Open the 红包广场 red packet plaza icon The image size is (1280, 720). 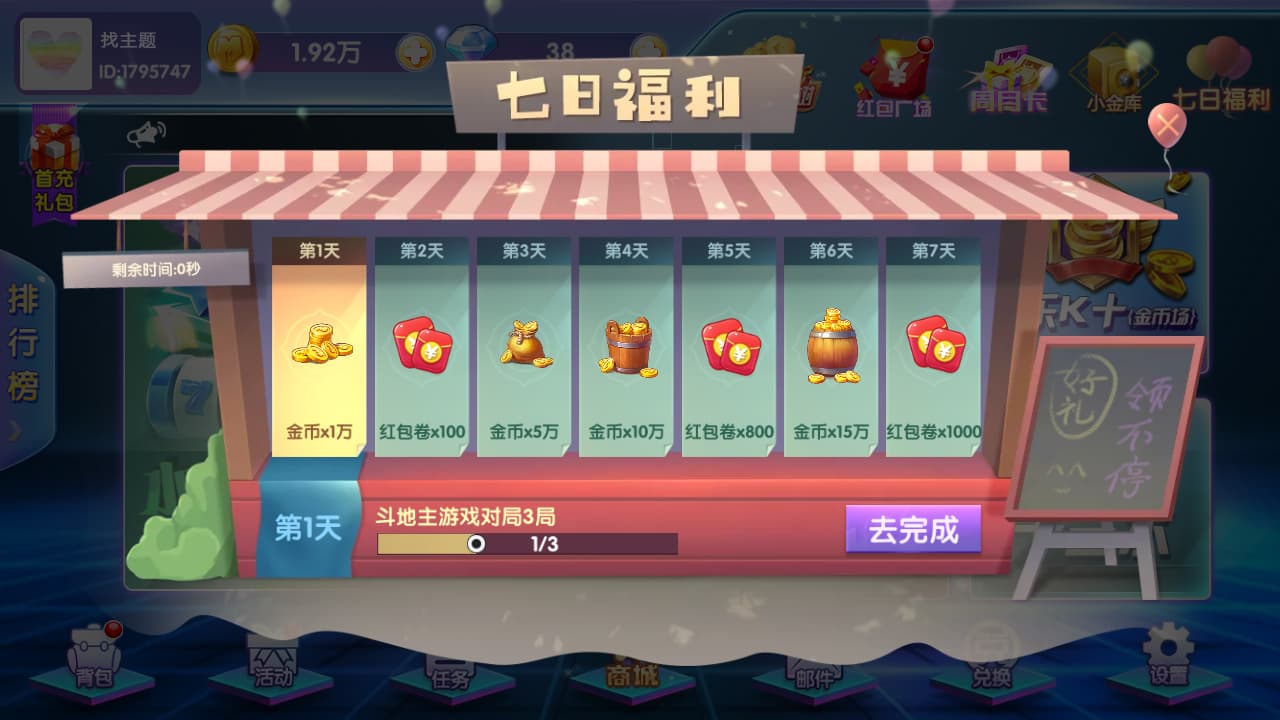point(893,70)
